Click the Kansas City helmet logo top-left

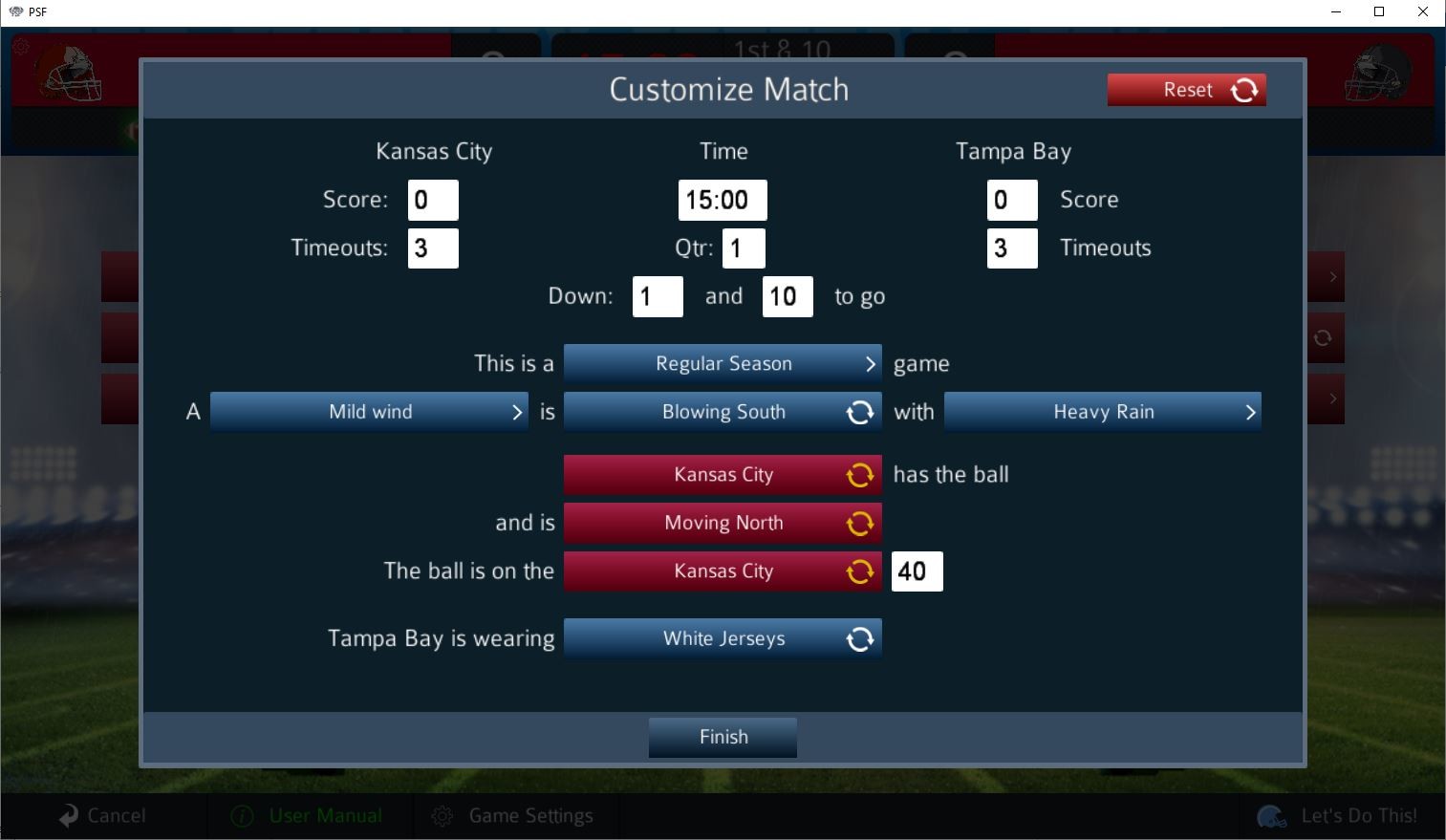pos(73,73)
